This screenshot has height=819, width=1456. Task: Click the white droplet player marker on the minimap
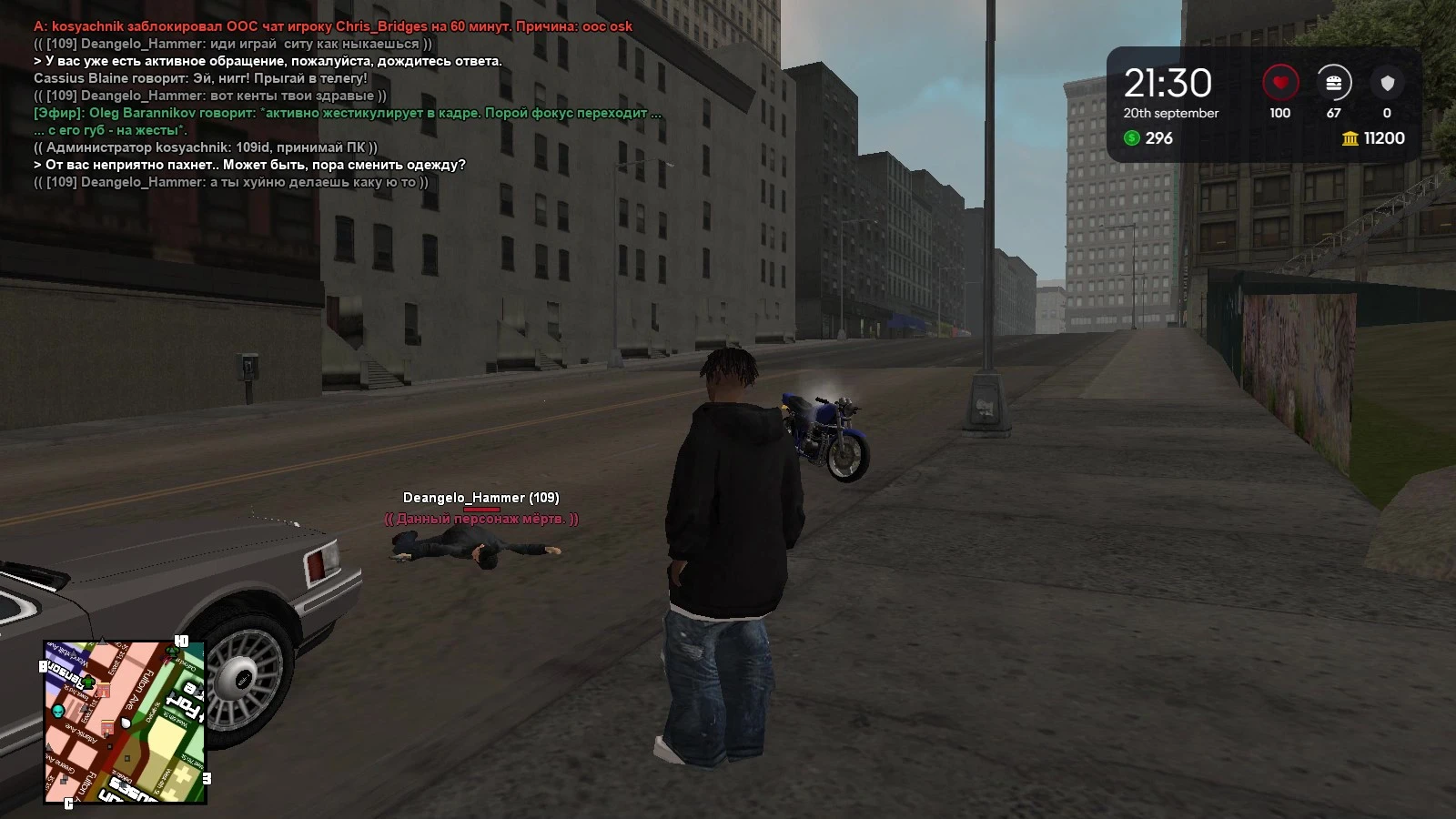(x=125, y=723)
